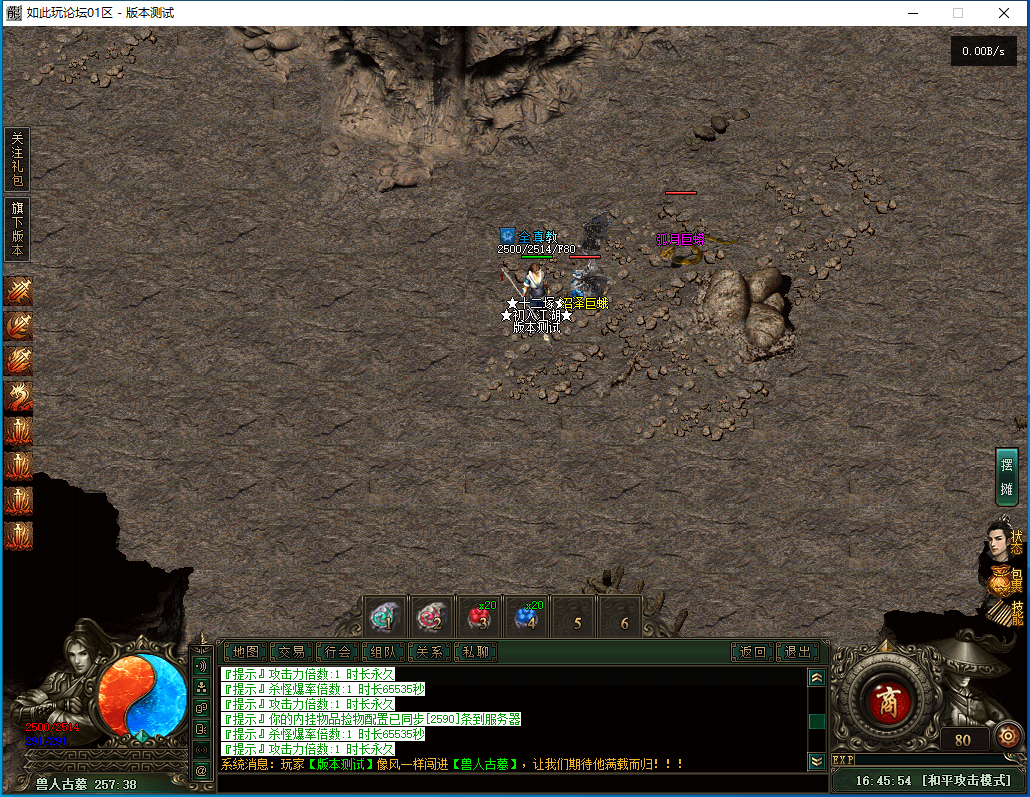The image size is (1030, 797).
Task: Open the 私聊 private chat
Action: click(x=476, y=652)
